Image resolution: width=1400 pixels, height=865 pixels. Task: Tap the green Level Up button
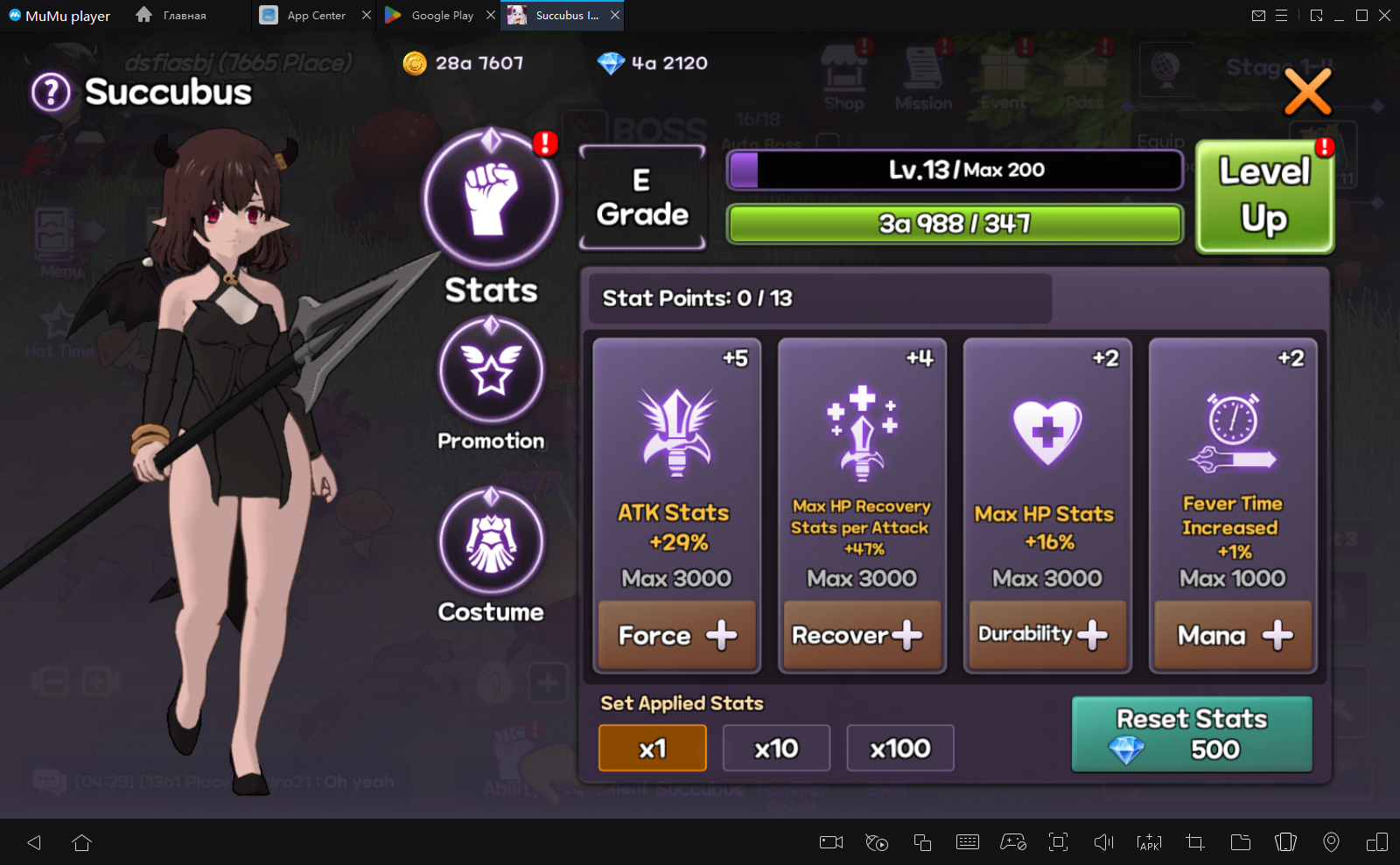pos(1264,197)
